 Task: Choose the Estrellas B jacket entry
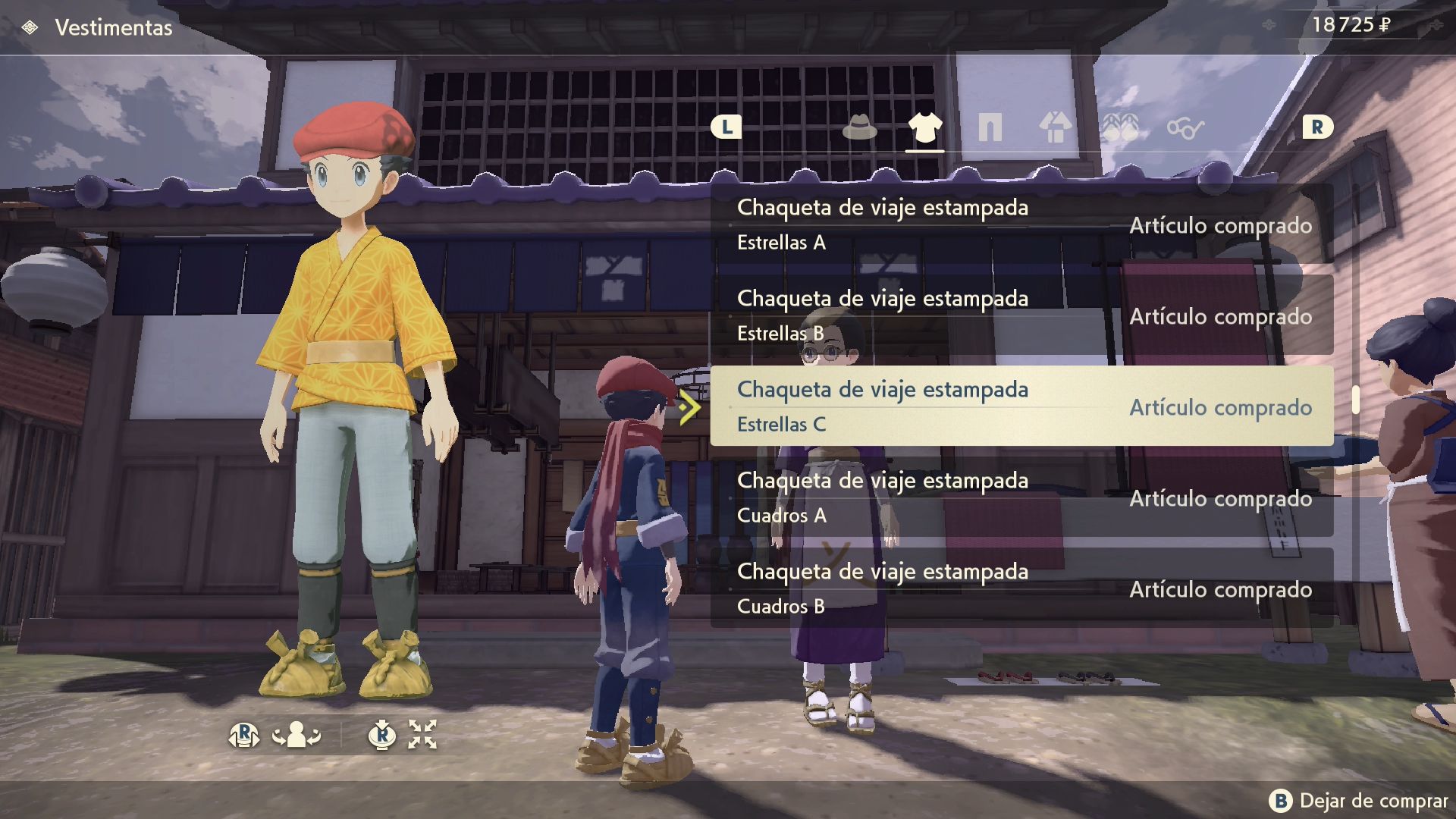pos(1021,315)
